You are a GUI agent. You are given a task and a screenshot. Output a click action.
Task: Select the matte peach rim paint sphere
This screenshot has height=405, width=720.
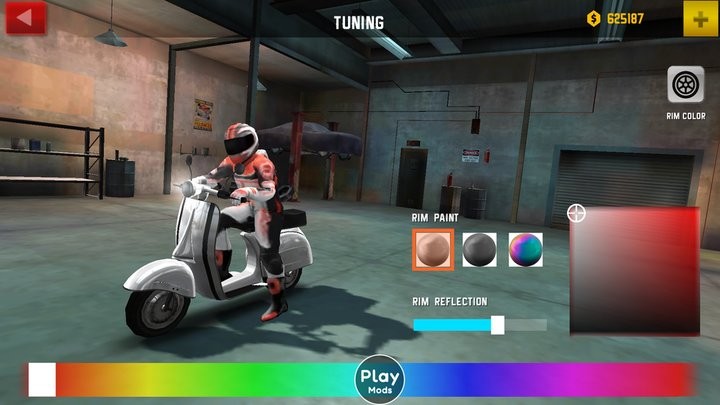pos(434,249)
